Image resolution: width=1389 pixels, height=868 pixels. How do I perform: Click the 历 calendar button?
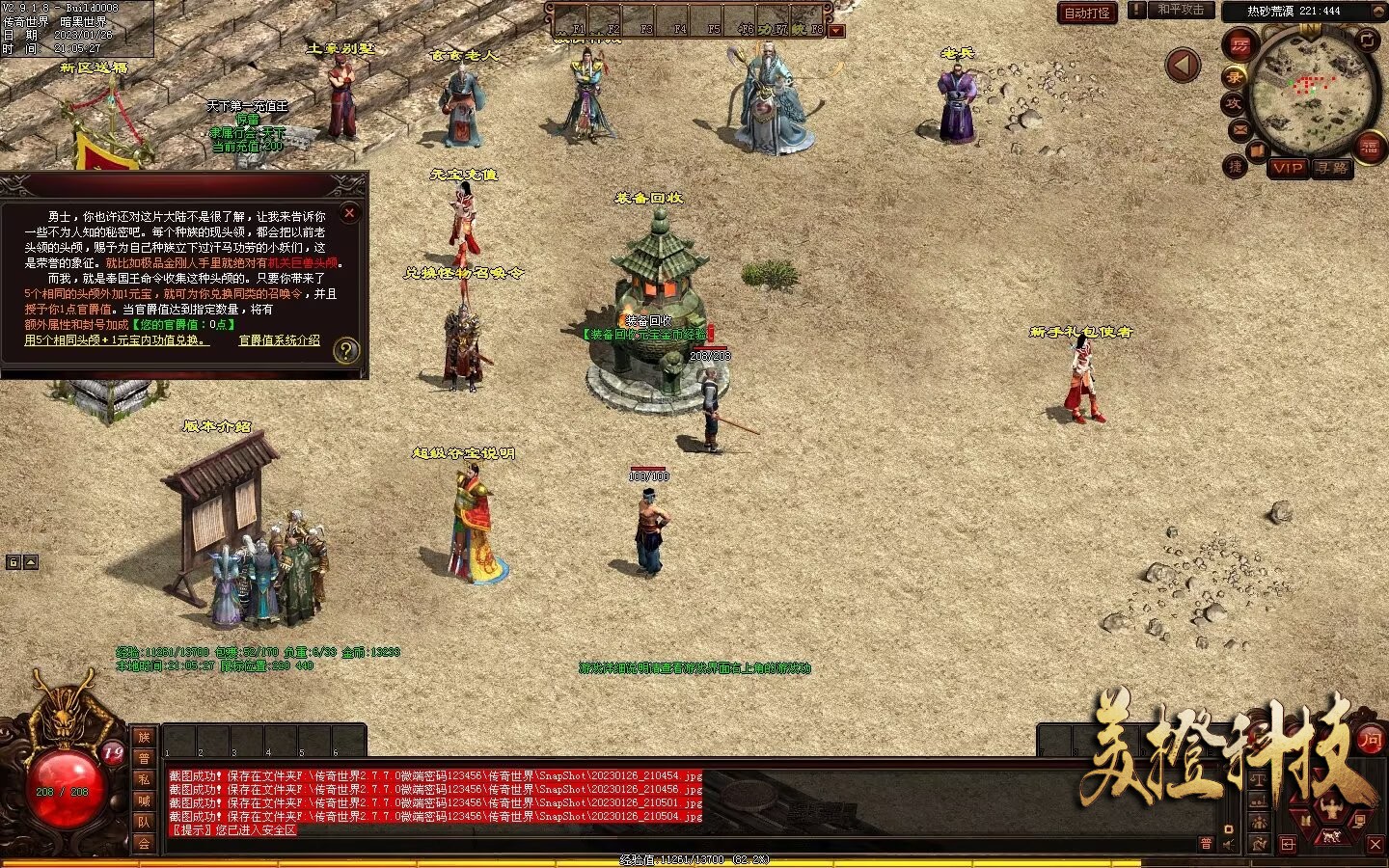1239,44
